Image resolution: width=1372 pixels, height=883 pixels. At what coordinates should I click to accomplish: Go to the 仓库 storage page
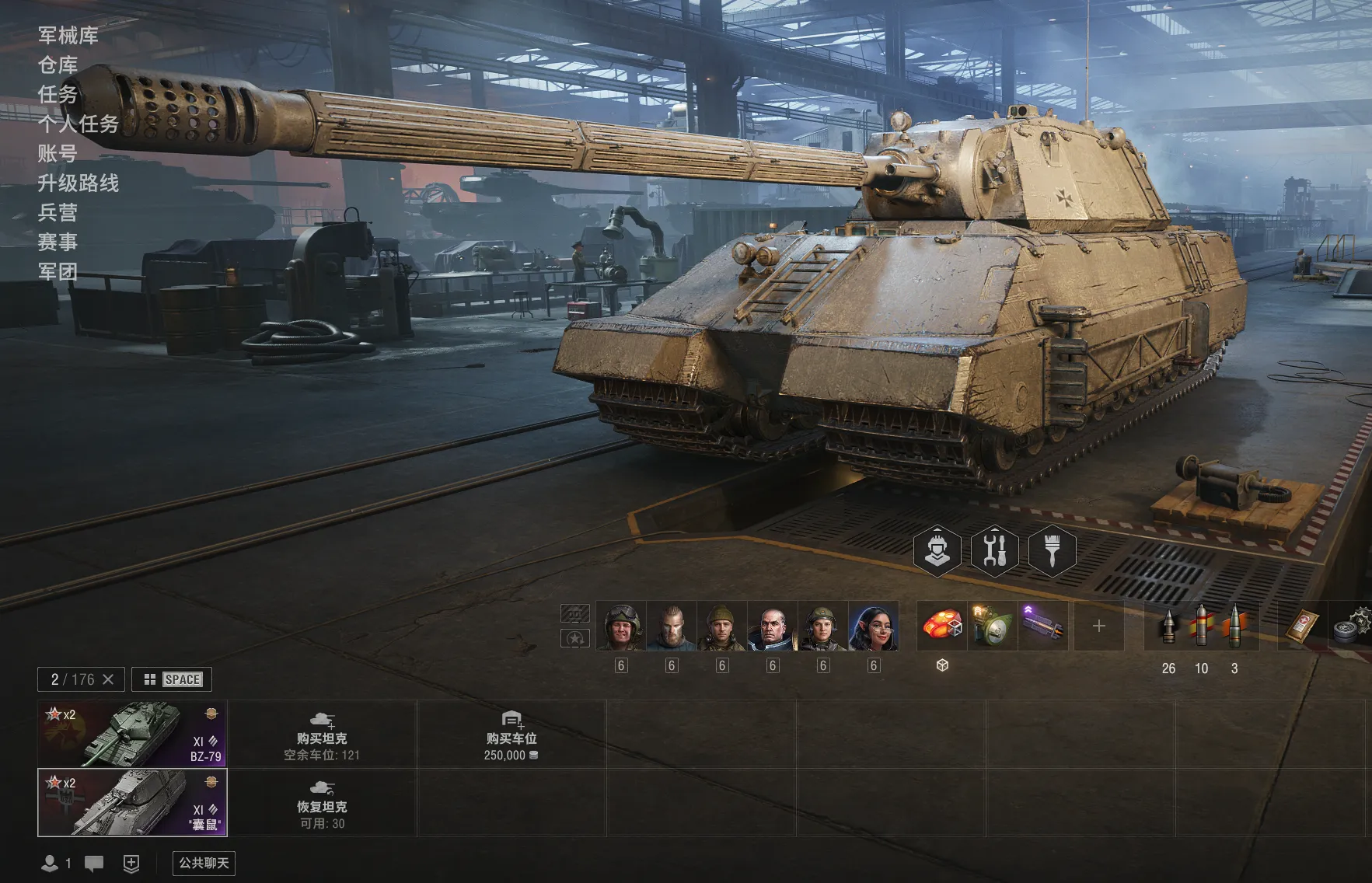(58, 65)
